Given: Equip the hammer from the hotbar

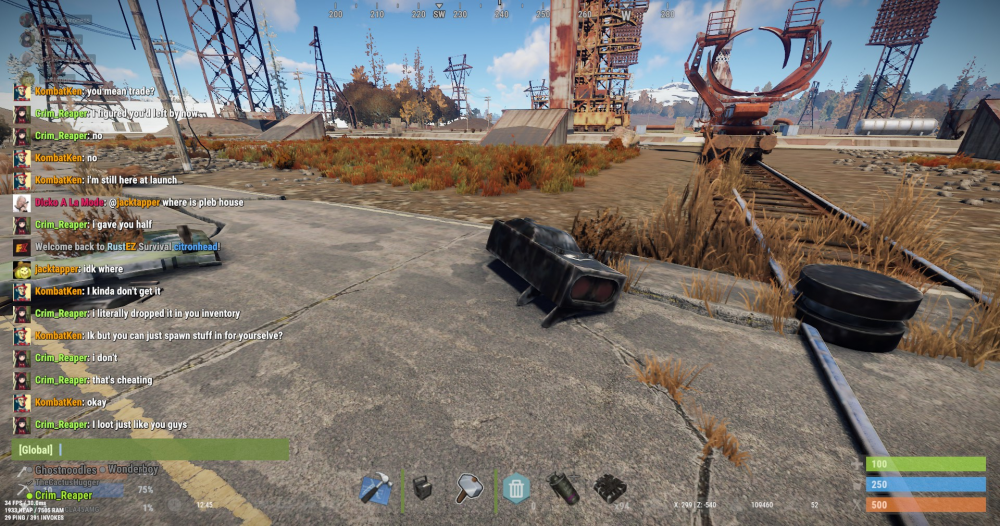Looking at the screenshot, I should click(x=470, y=489).
